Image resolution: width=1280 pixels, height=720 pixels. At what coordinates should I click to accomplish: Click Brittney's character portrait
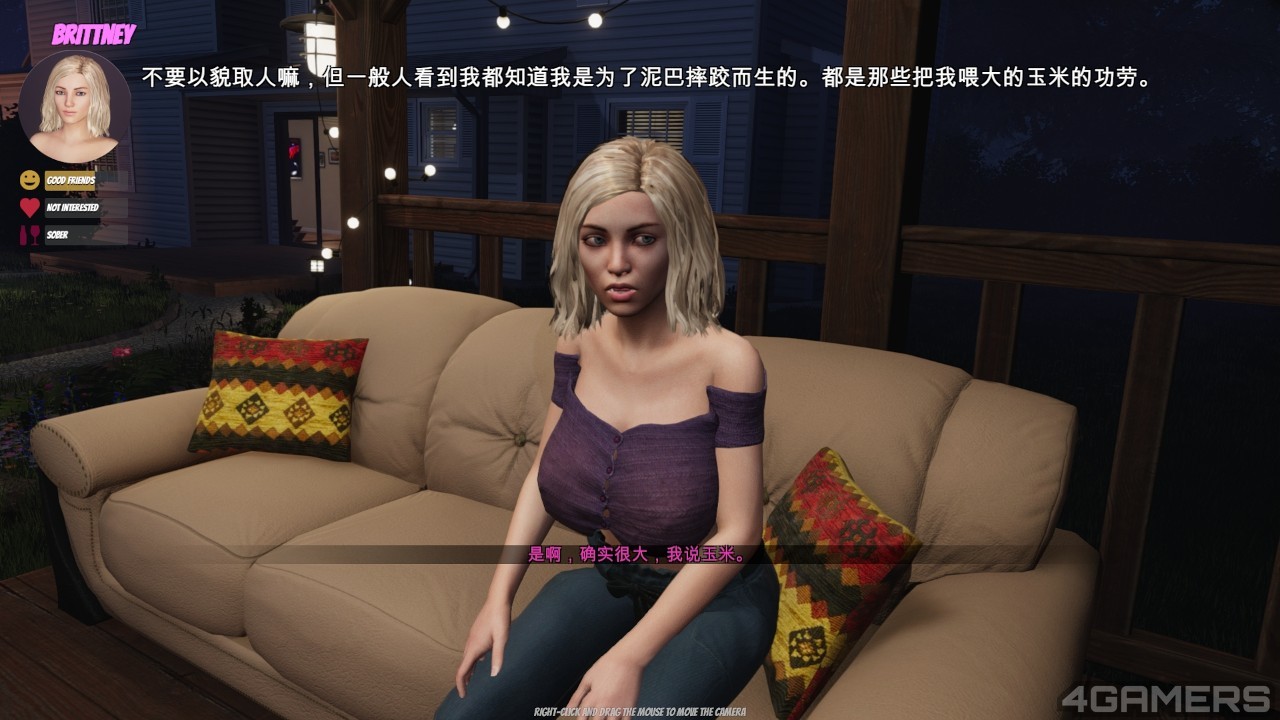pyautogui.click(x=75, y=105)
